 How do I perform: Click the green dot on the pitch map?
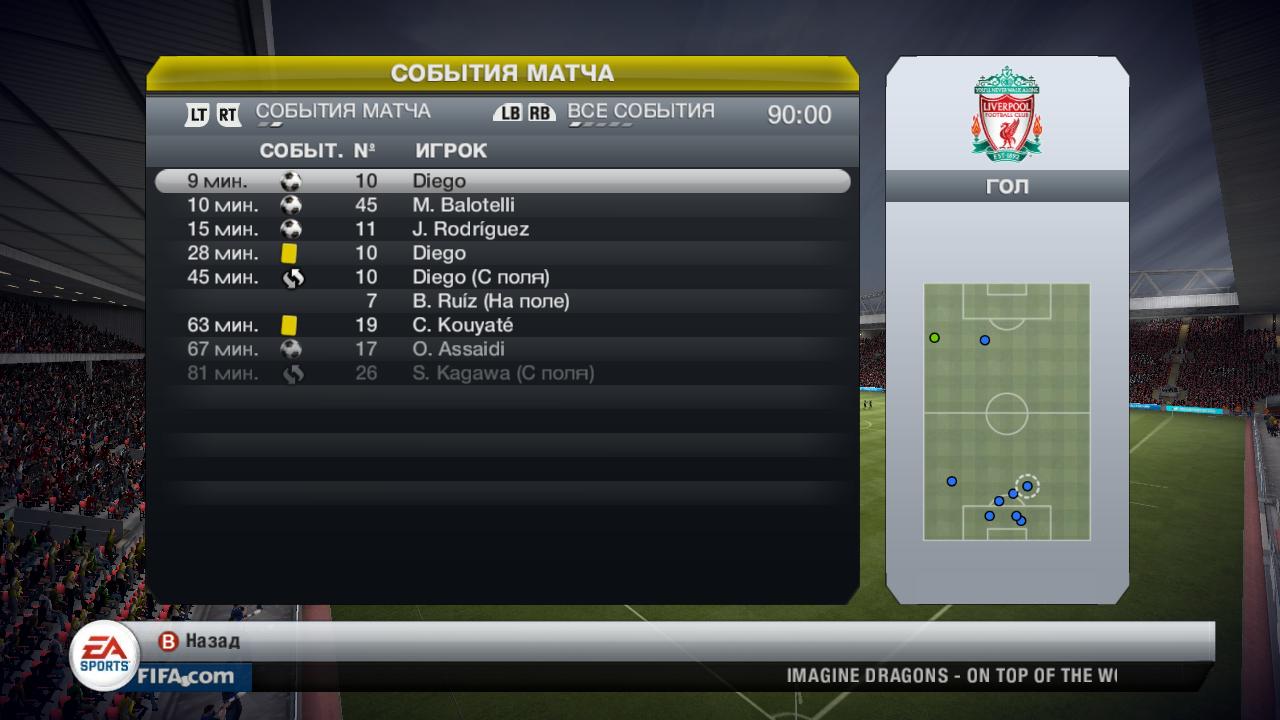[x=935, y=338]
